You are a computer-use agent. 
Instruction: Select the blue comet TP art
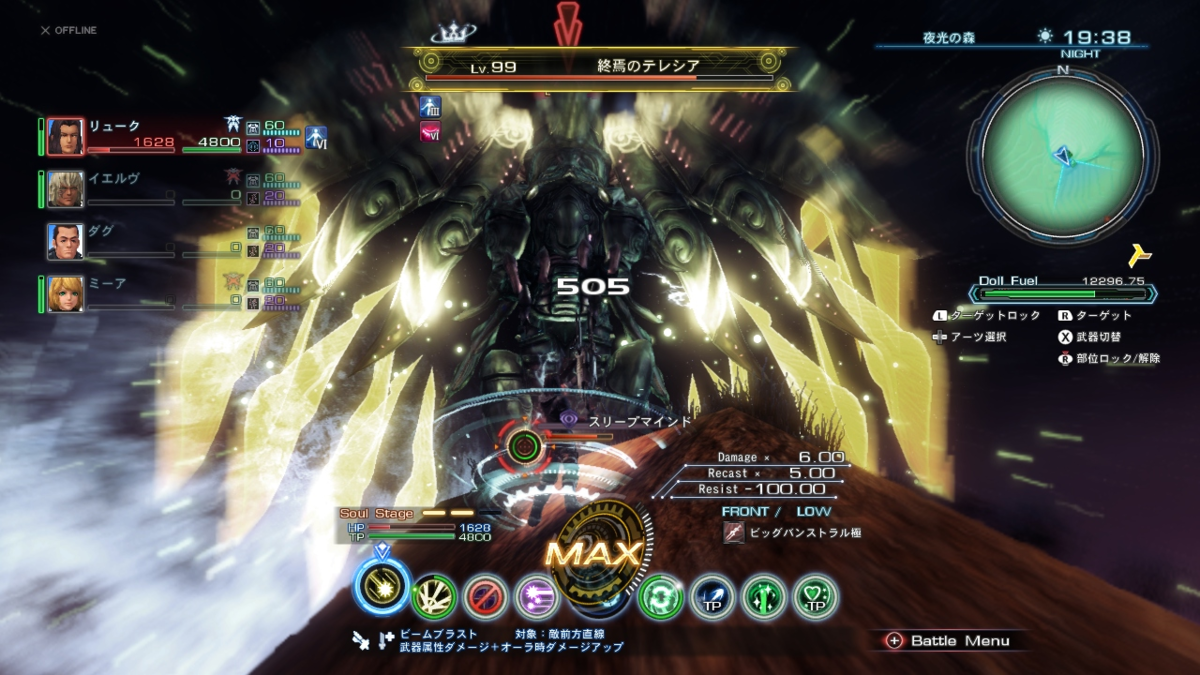(x=712, y=597)
